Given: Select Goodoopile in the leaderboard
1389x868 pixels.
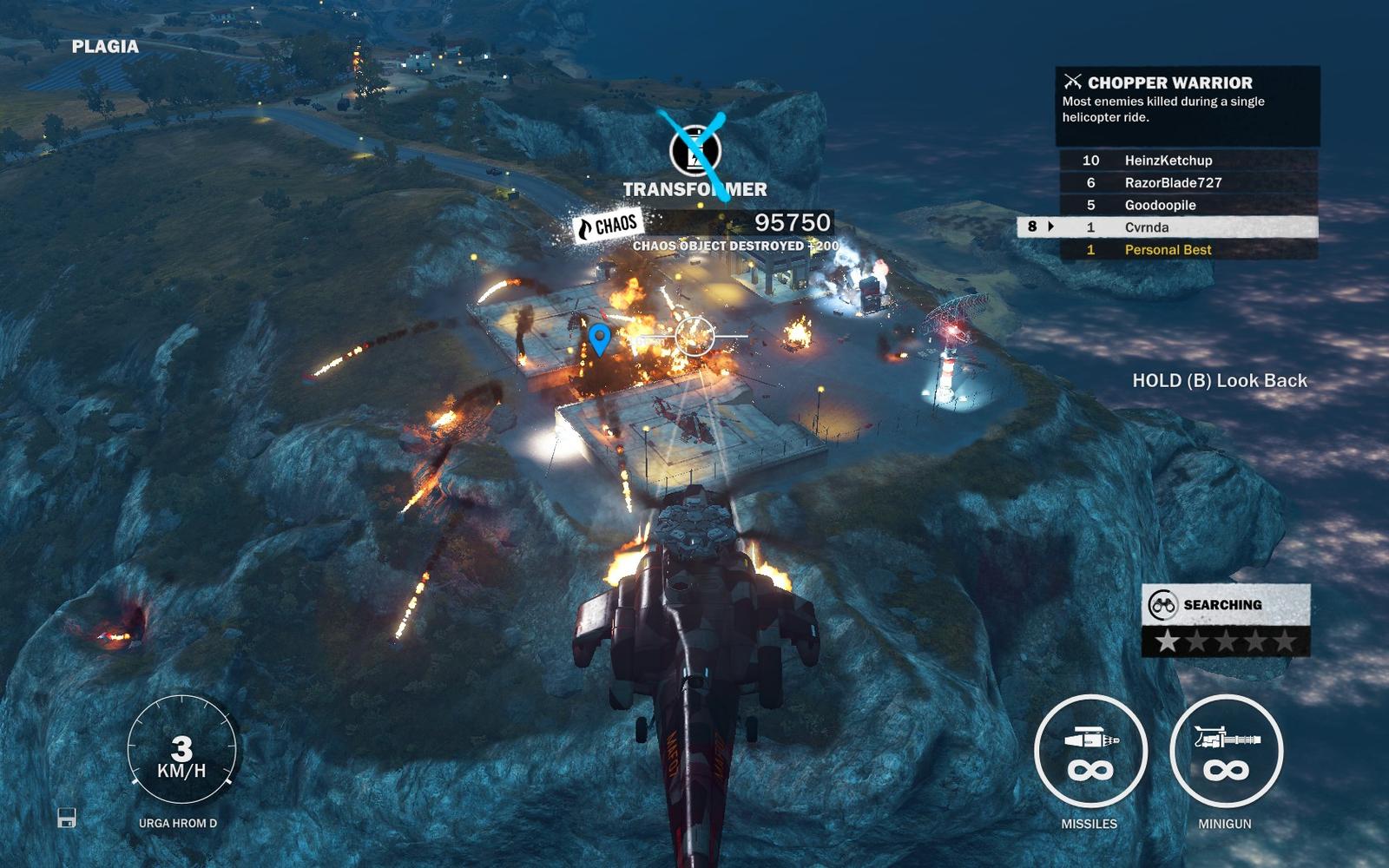Looking at the screenshot, I should coord(1188,206).
